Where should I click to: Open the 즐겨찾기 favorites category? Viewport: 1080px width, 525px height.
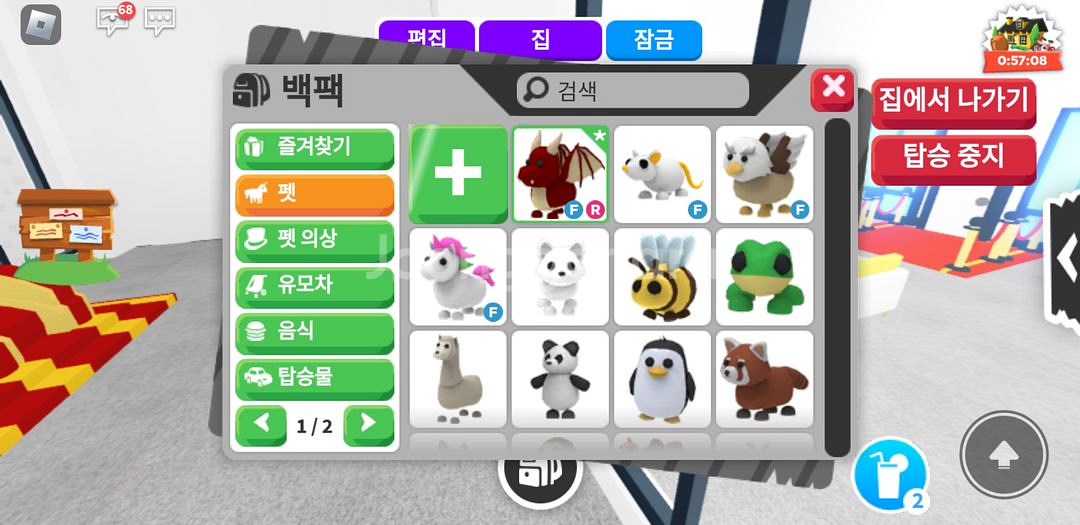(314, 147)
